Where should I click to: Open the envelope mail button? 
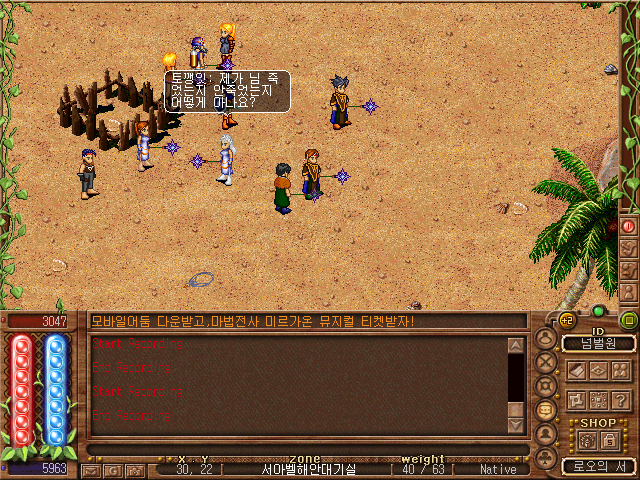point(91,469)
